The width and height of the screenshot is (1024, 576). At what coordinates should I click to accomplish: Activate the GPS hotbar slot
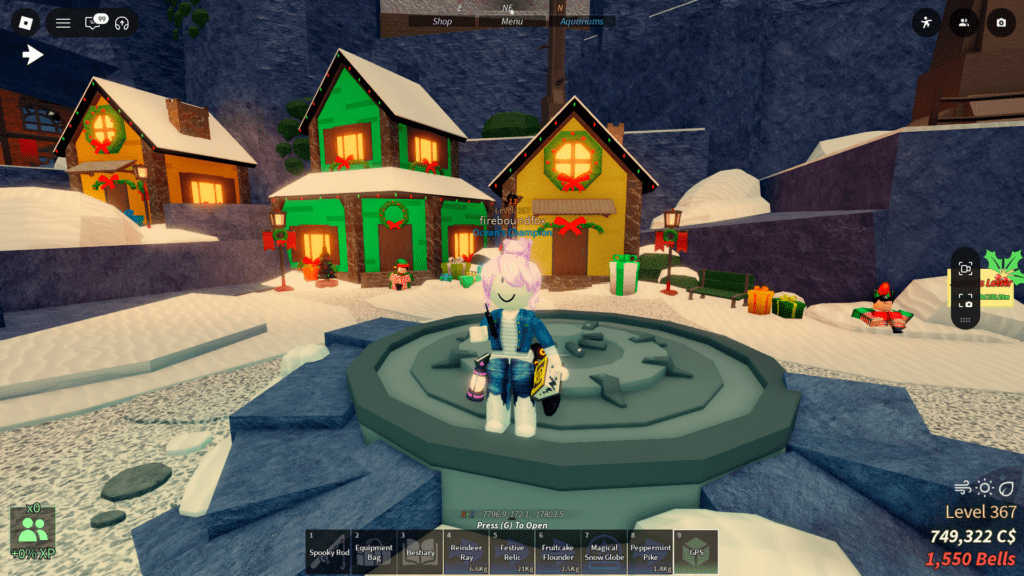click(x=696, y=552)
